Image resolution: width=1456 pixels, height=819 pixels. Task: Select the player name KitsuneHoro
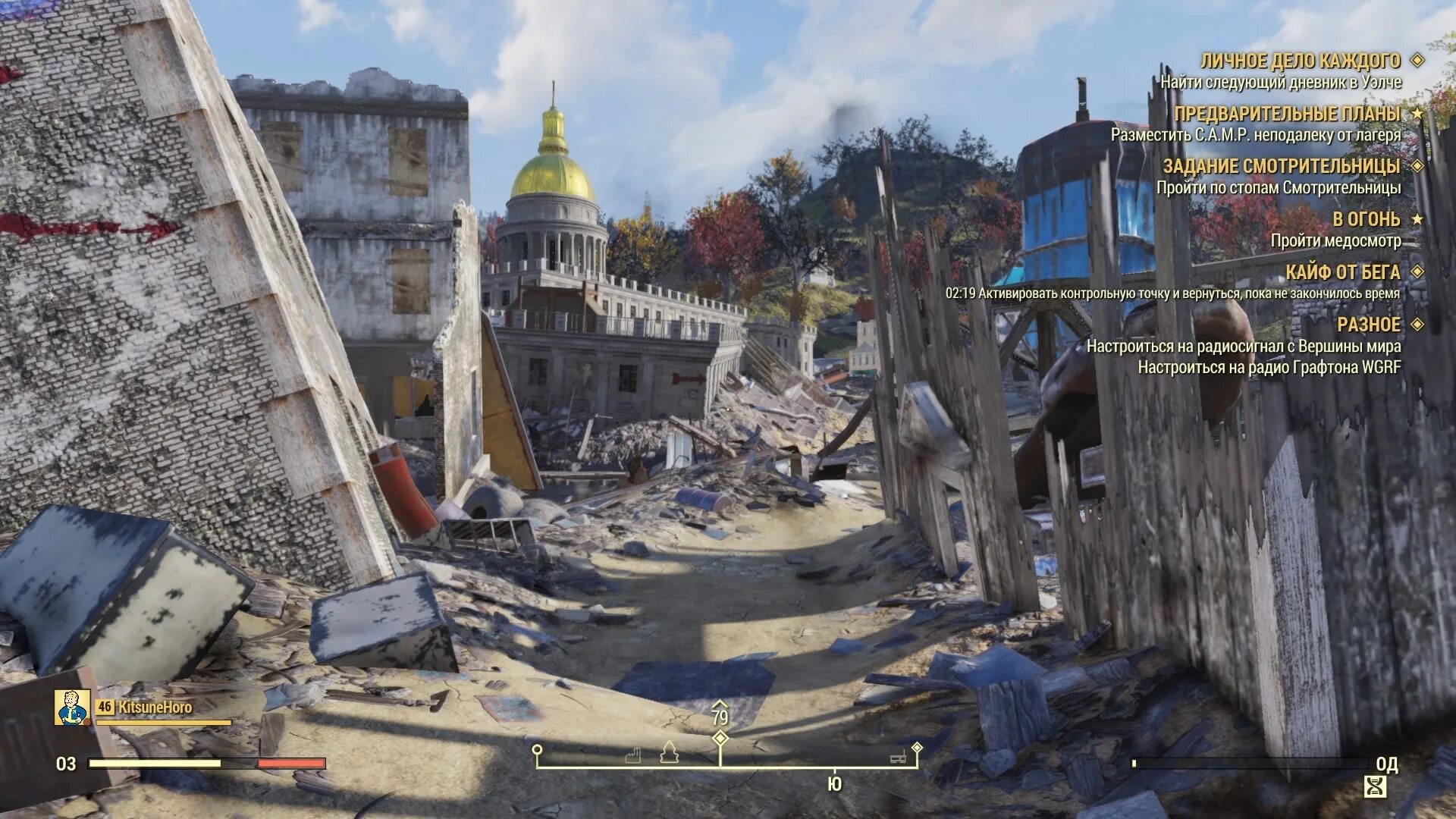pyautogui.click(x=155, y=707)
